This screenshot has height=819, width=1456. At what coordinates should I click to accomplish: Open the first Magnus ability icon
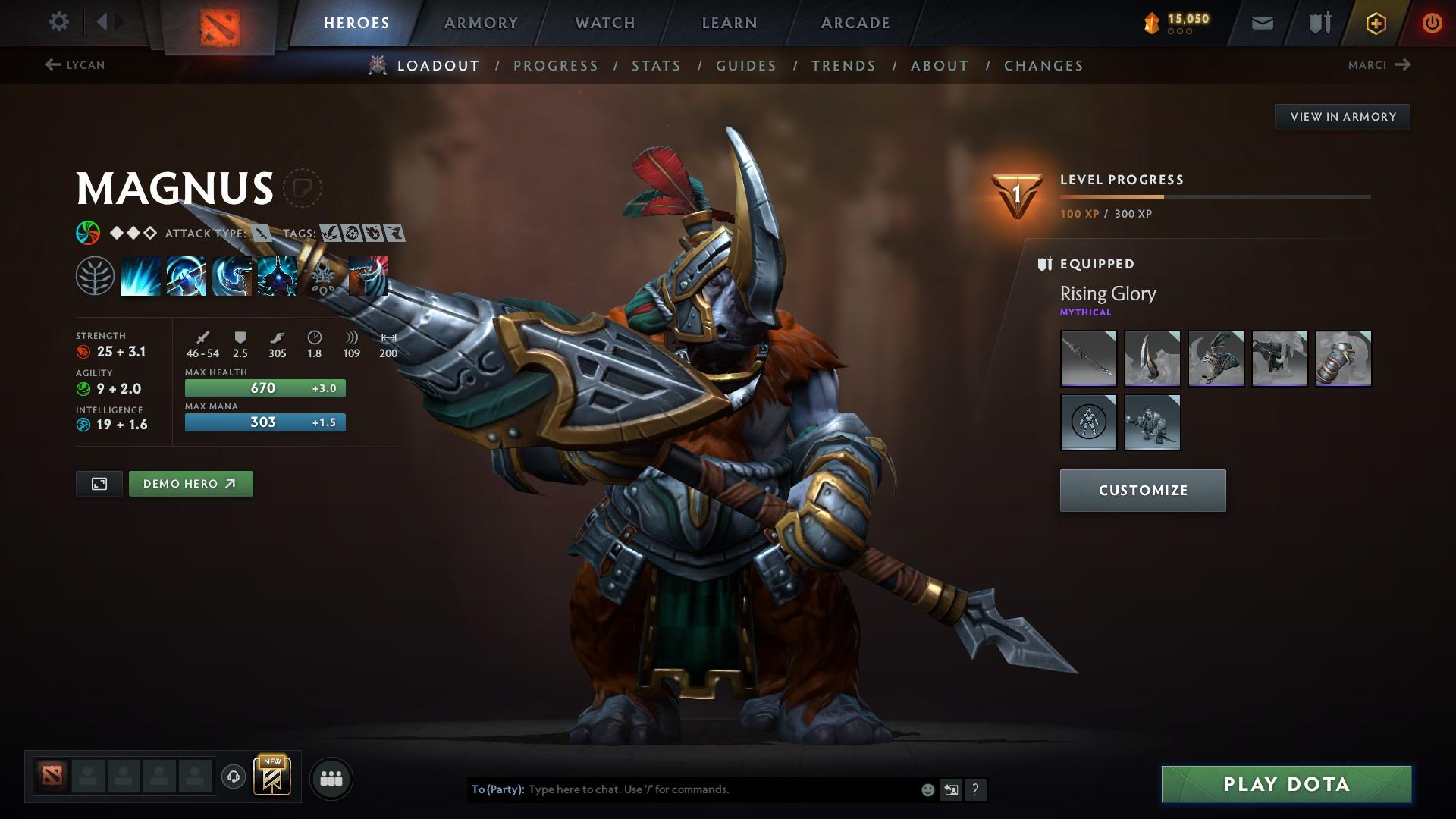point(143,275)
